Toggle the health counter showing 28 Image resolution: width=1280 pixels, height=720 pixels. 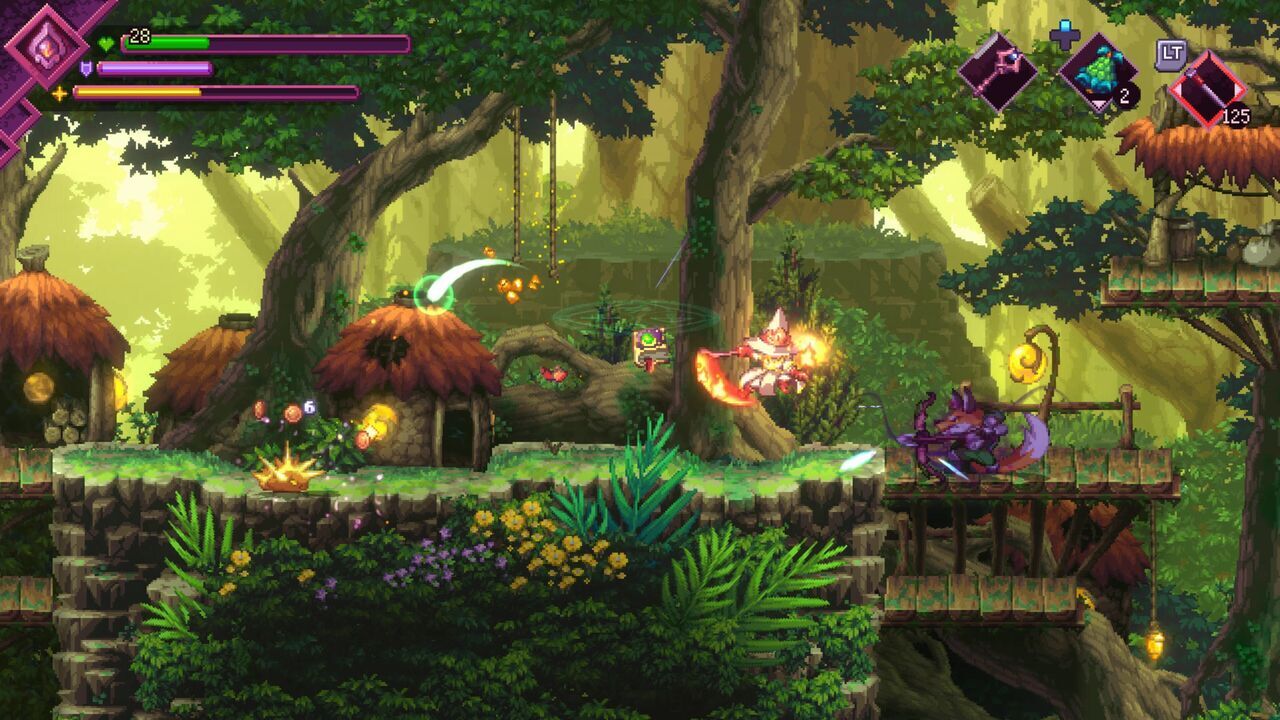click(x=139, y=36)
